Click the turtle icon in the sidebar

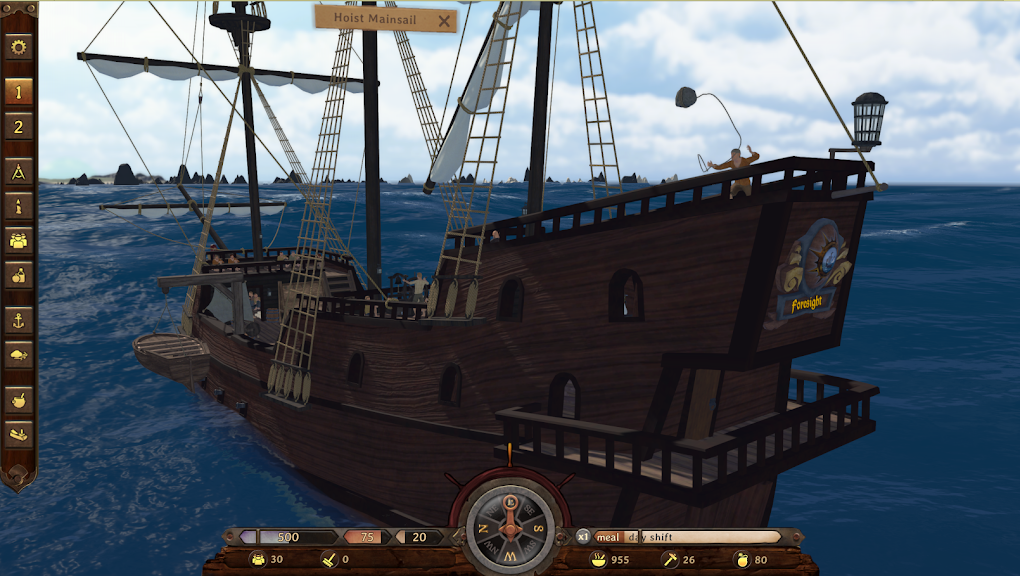[x=19, y=354]
